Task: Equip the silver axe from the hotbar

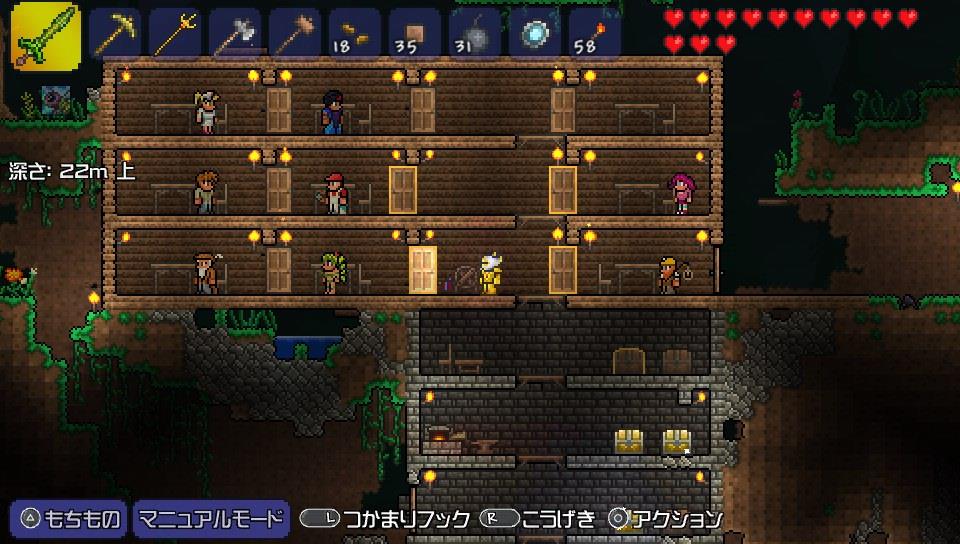Action: [x=235, y=36]
